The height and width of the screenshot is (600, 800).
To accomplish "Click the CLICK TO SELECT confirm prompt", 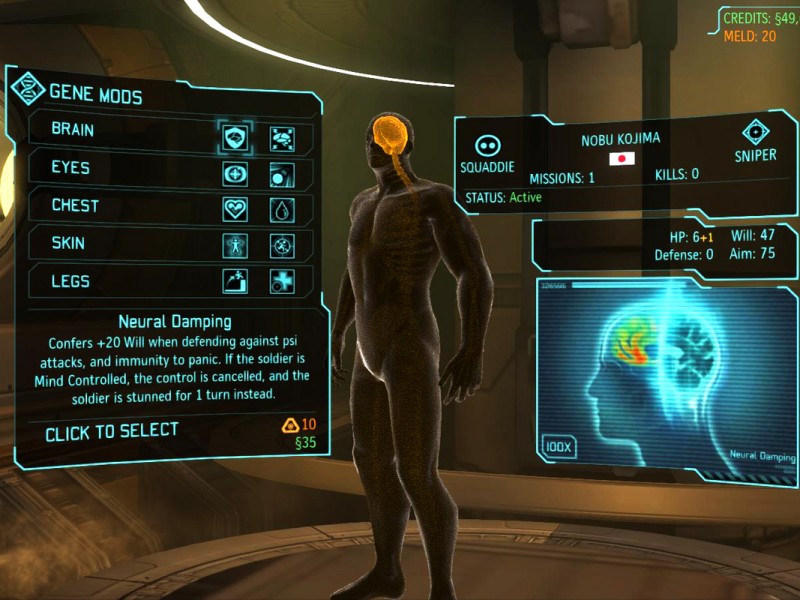I will point(112,431).
